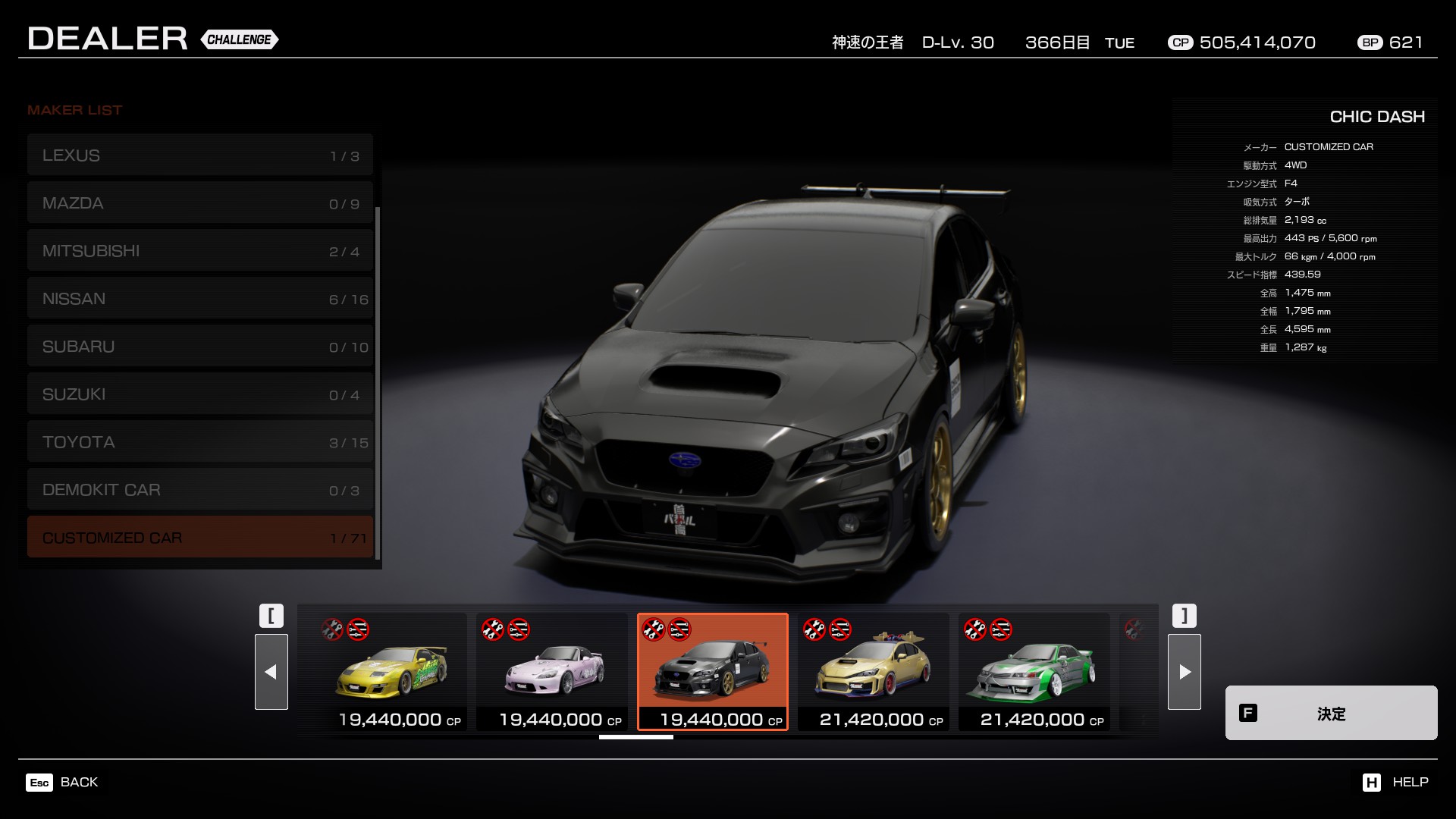This screenshot has width=1456, height=819.
Task: Open the DEMOKIT CAR category
Action: pos(200,490)
